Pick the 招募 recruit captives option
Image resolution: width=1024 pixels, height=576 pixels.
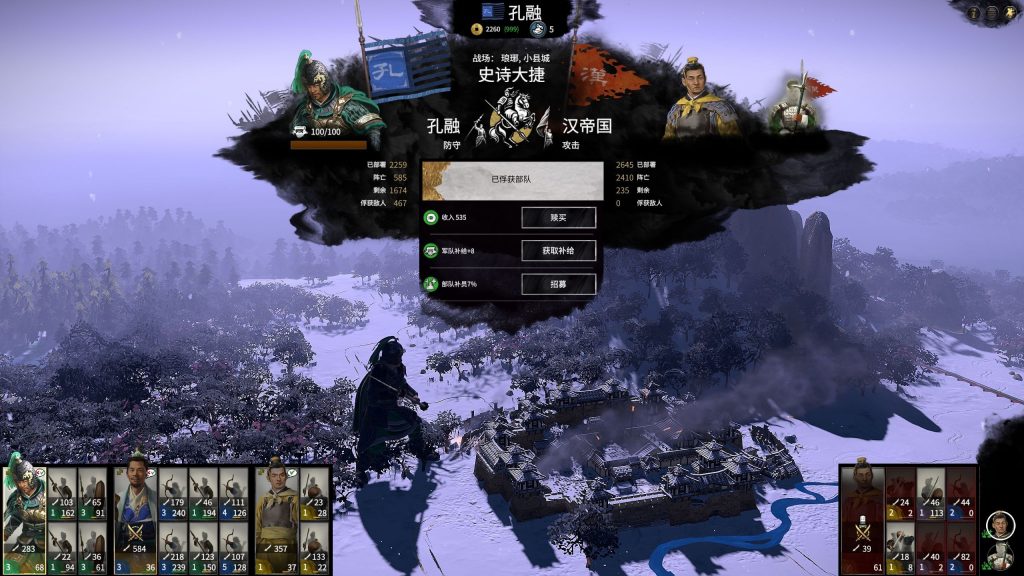coord(558,284)
